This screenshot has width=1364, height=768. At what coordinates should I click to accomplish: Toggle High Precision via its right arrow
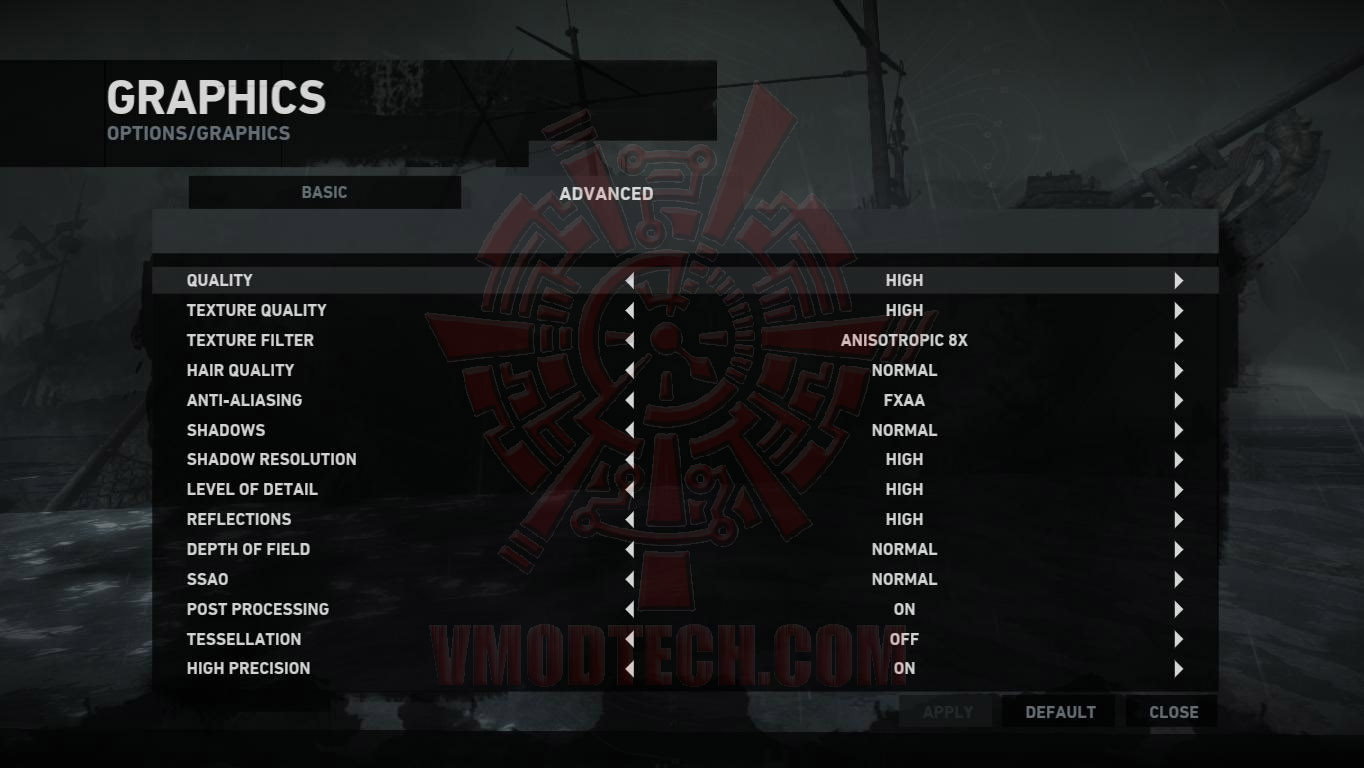[x=1178, y=669]
